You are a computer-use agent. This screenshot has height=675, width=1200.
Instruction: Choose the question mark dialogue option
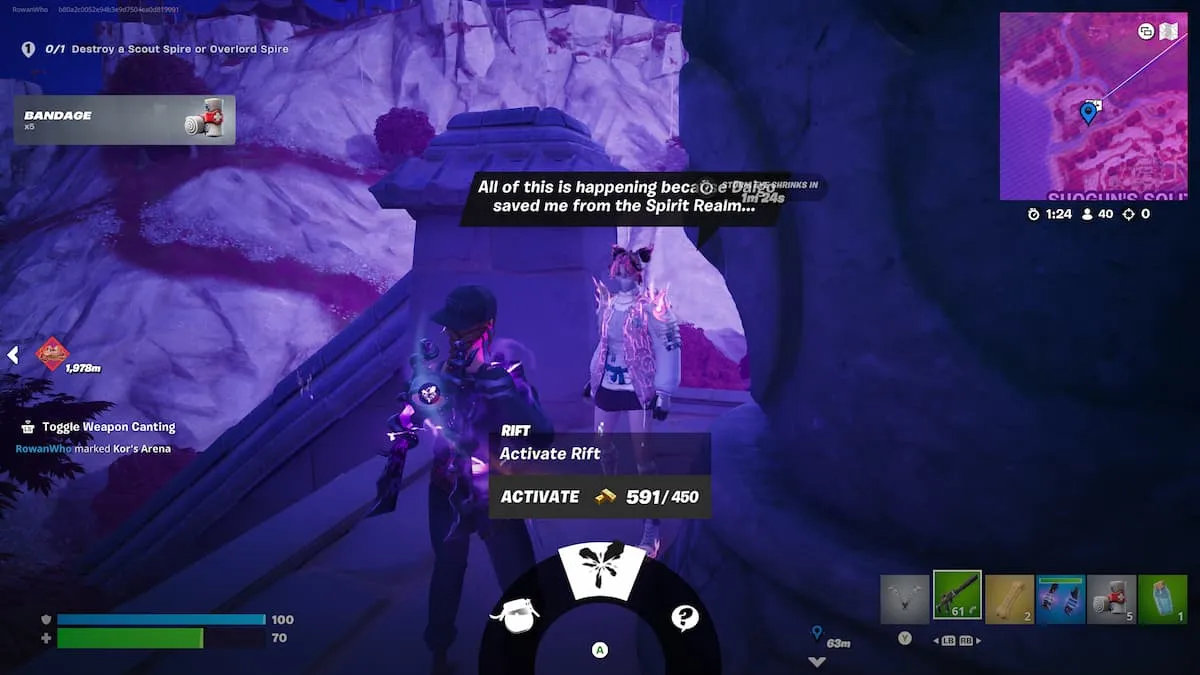tap(685, 617)
